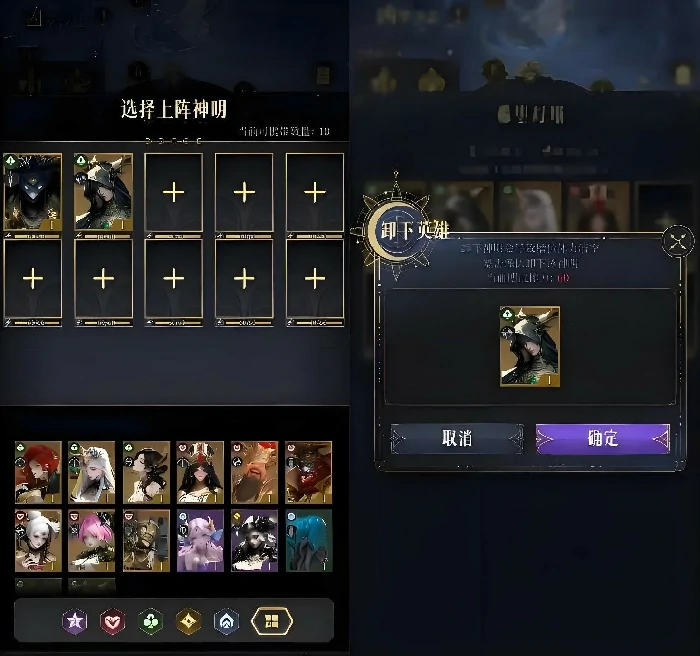The width and height of the screenshot is (700, 656).
Task: Choose the golden armored knight card
Action: pyautogui.click(x=146, y=540)
